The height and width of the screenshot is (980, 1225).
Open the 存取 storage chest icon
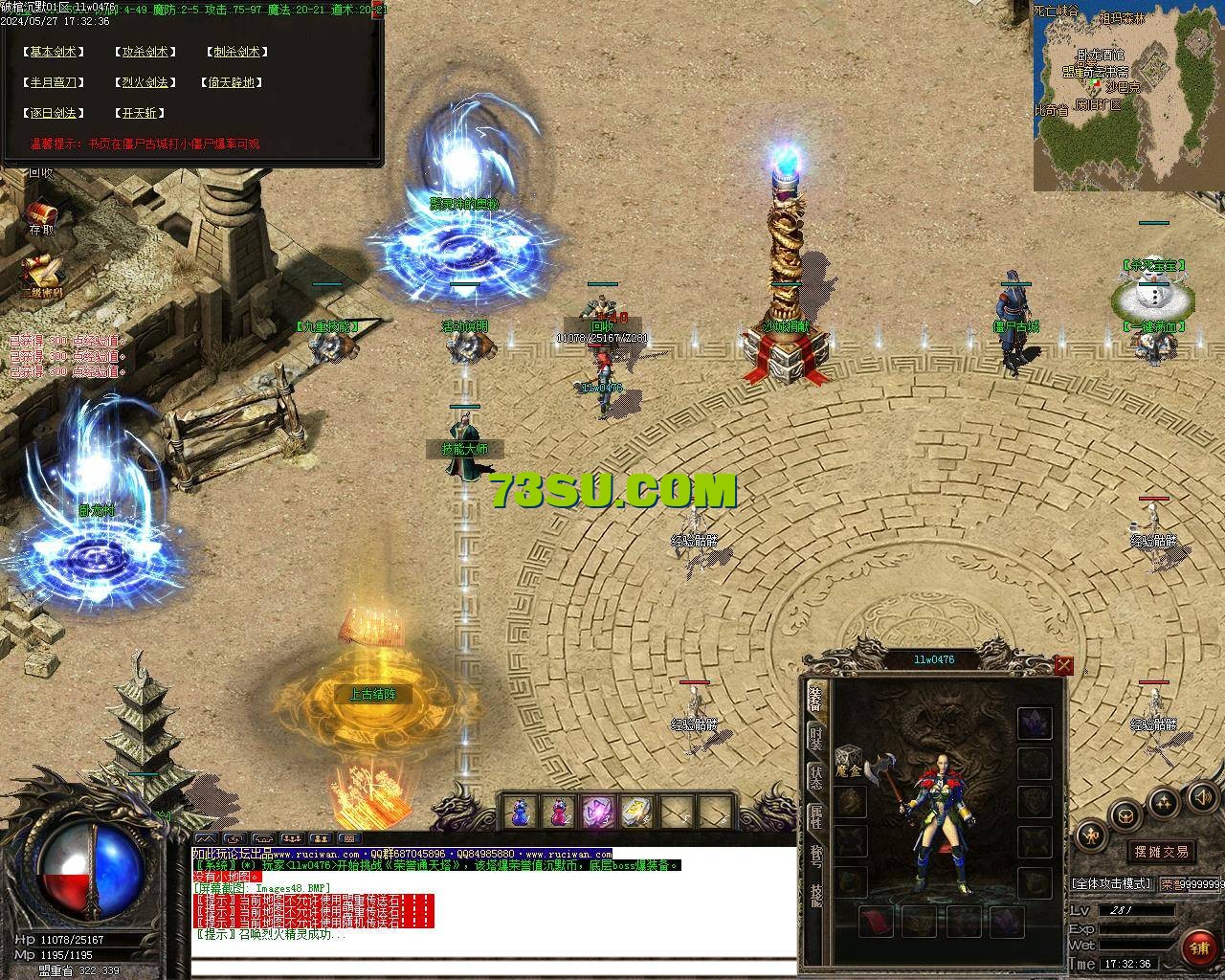coord(40,213)
